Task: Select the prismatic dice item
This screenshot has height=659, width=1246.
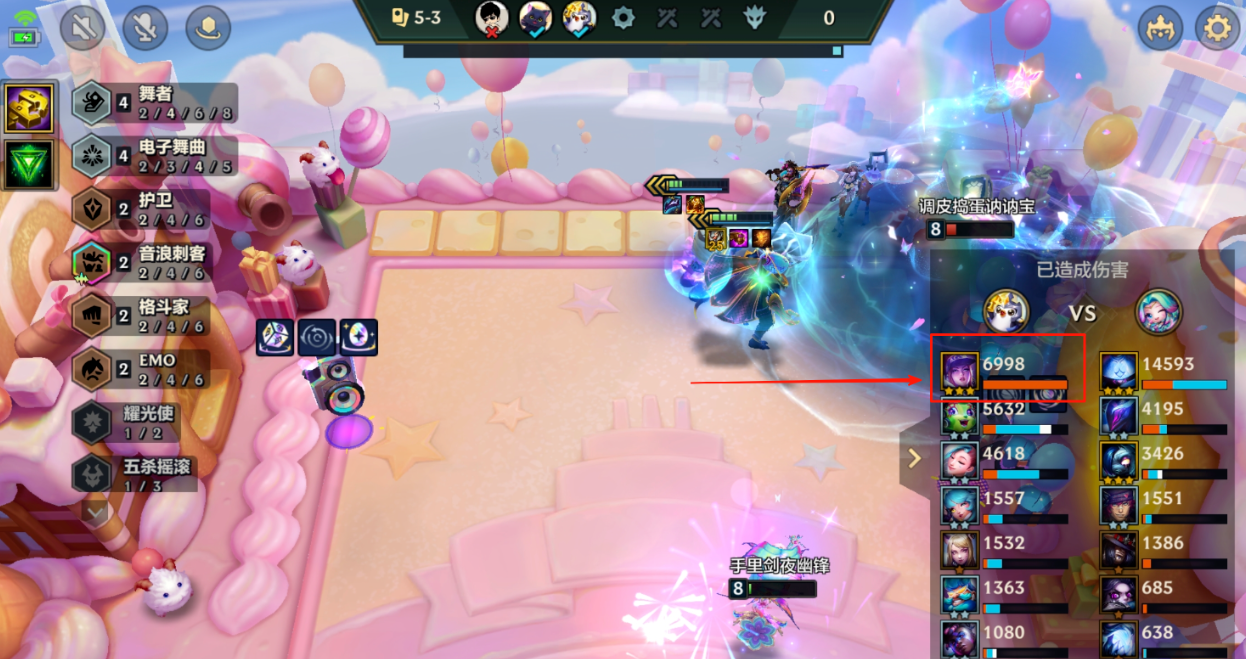Action: click(x=274, y=338)
